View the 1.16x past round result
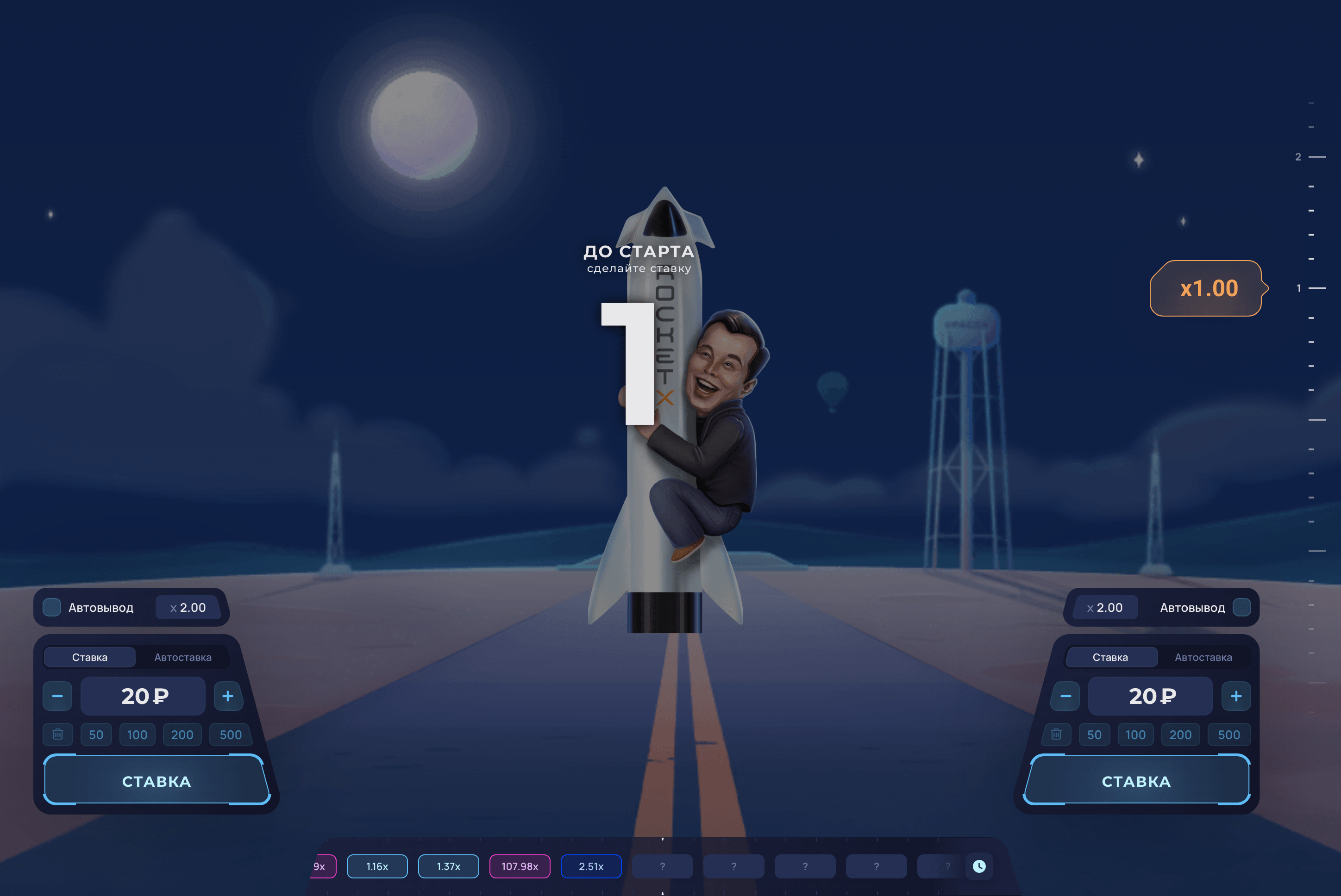 [377, 866]
